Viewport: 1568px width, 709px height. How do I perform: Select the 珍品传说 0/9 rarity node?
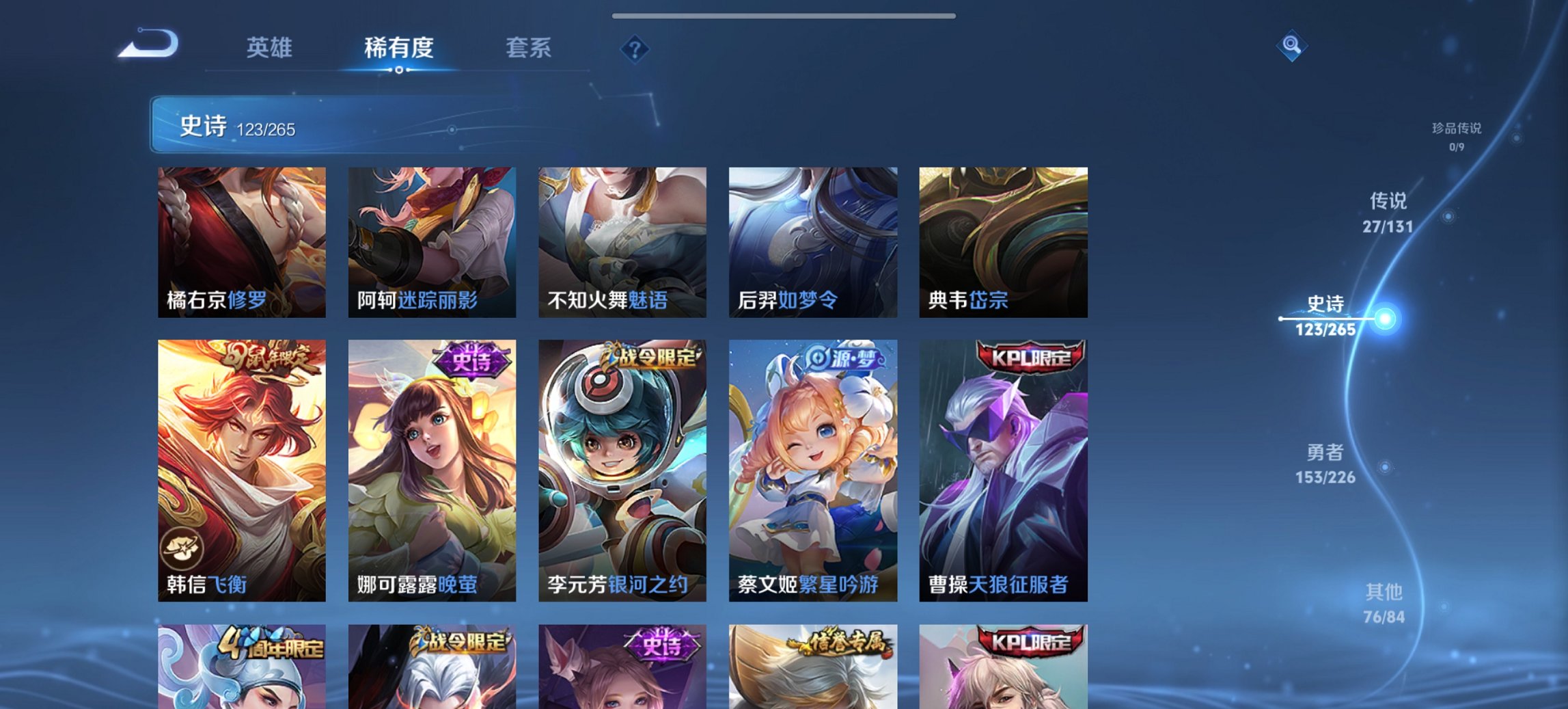coord(1456,137)
